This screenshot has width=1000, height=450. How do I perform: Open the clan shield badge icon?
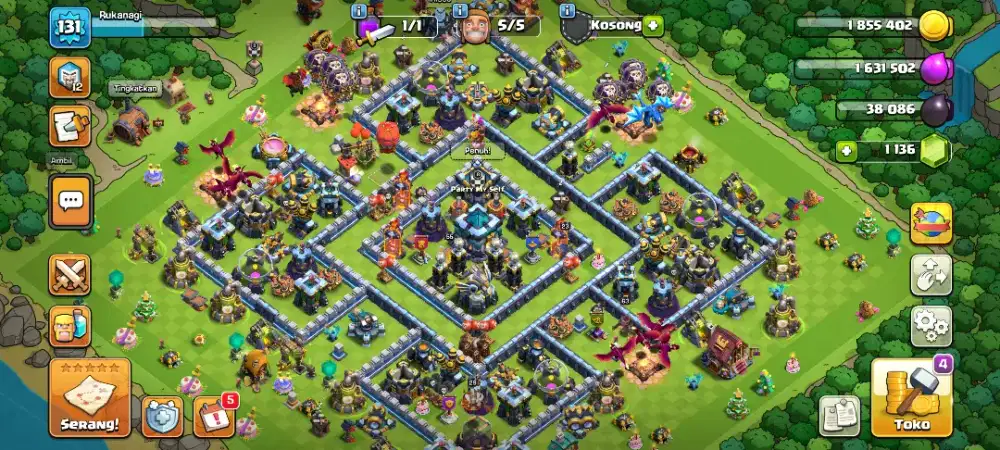pyautogui.click(x=69, y=77)
